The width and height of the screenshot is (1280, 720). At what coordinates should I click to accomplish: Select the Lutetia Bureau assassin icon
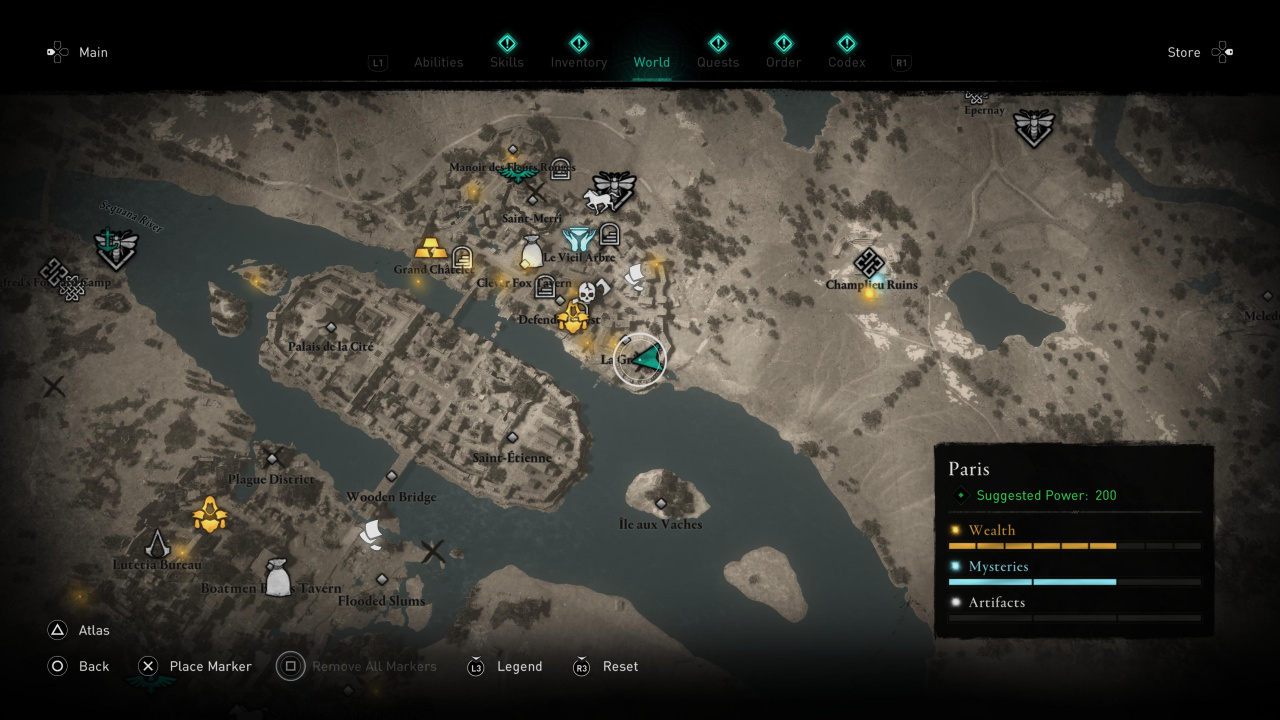coord(157,543)
